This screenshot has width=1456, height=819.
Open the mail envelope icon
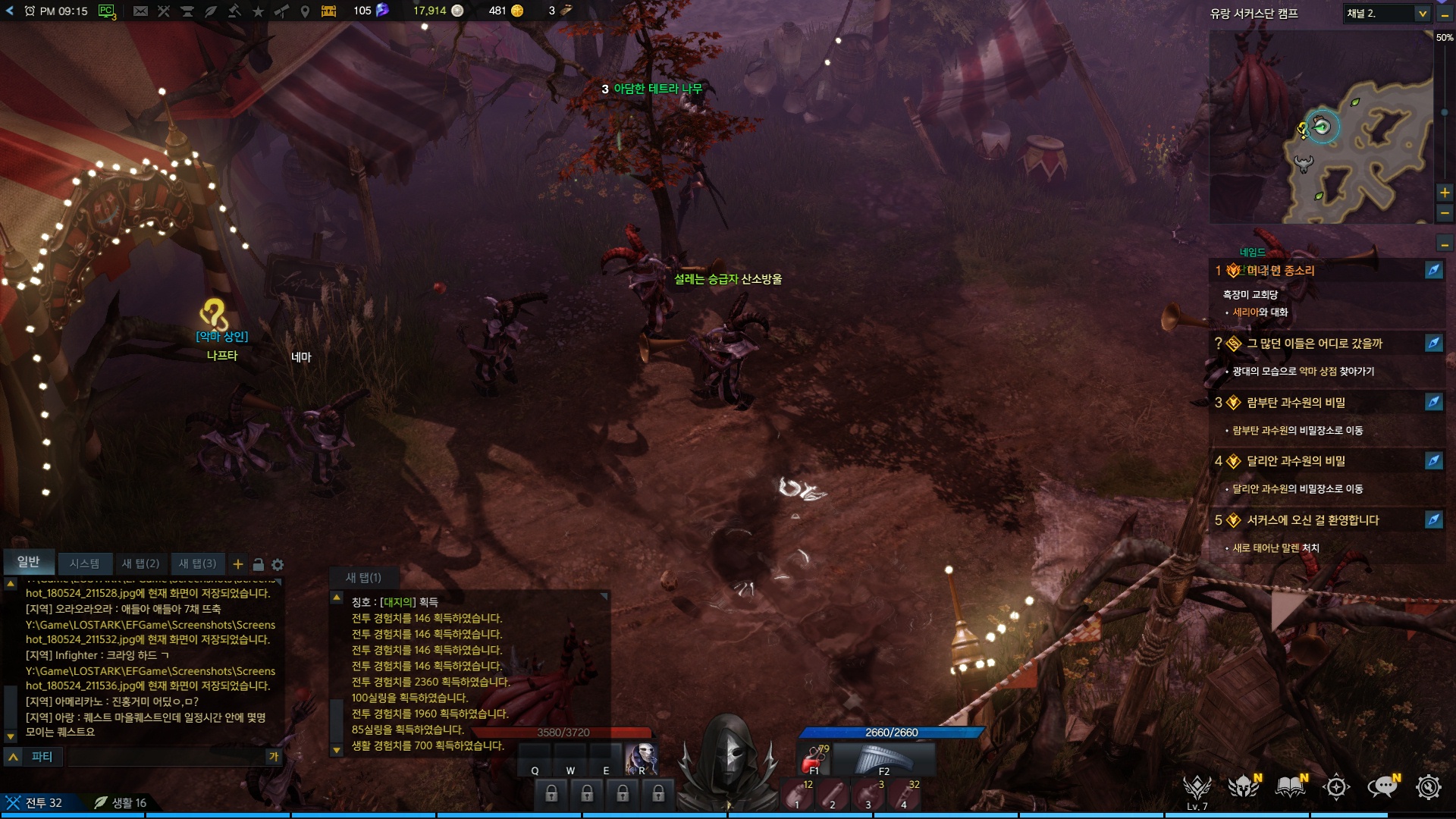coord(140,11)
